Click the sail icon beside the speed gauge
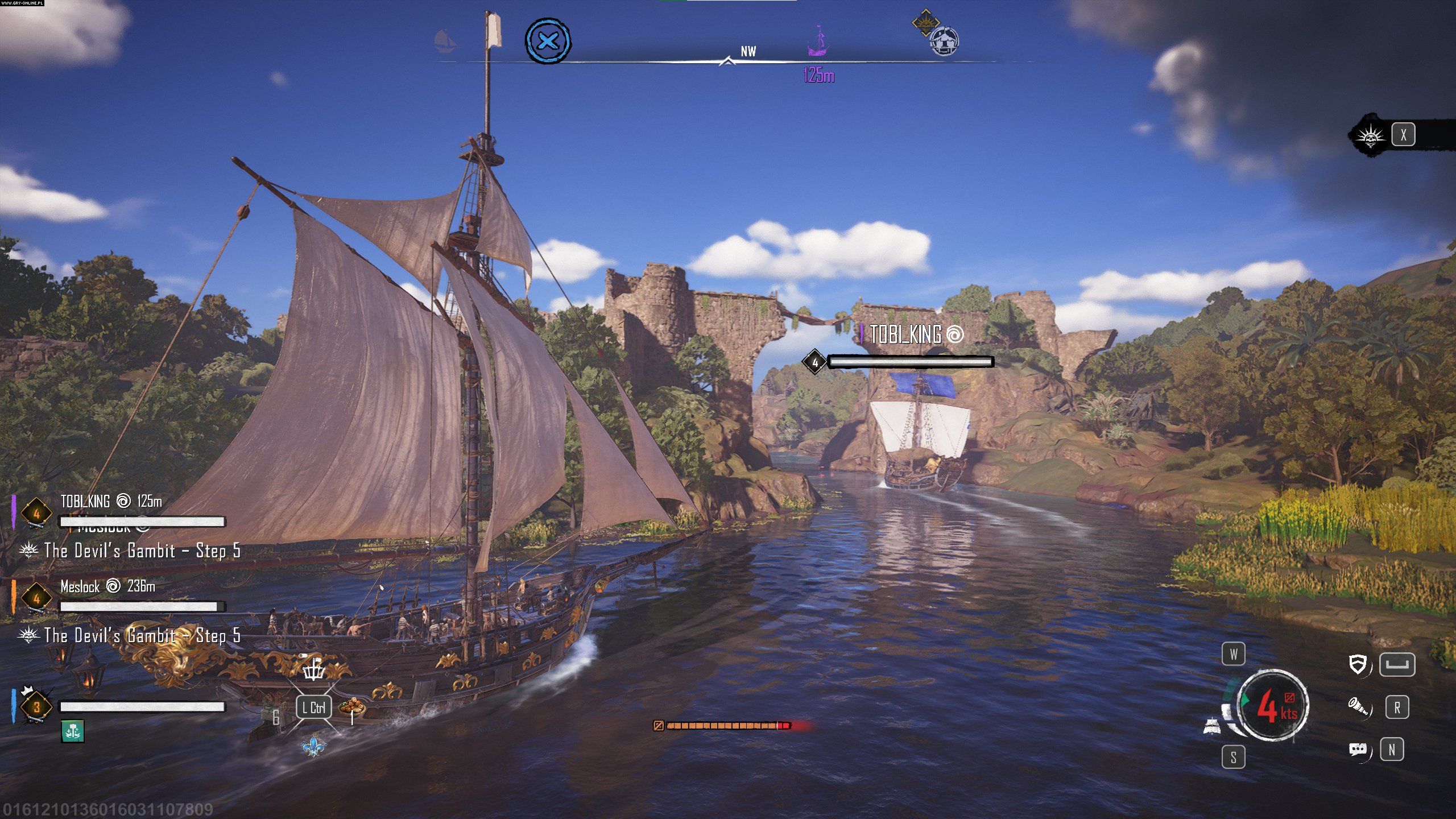The width and height of the screenshot is (1456, 819). point(1213,726)
